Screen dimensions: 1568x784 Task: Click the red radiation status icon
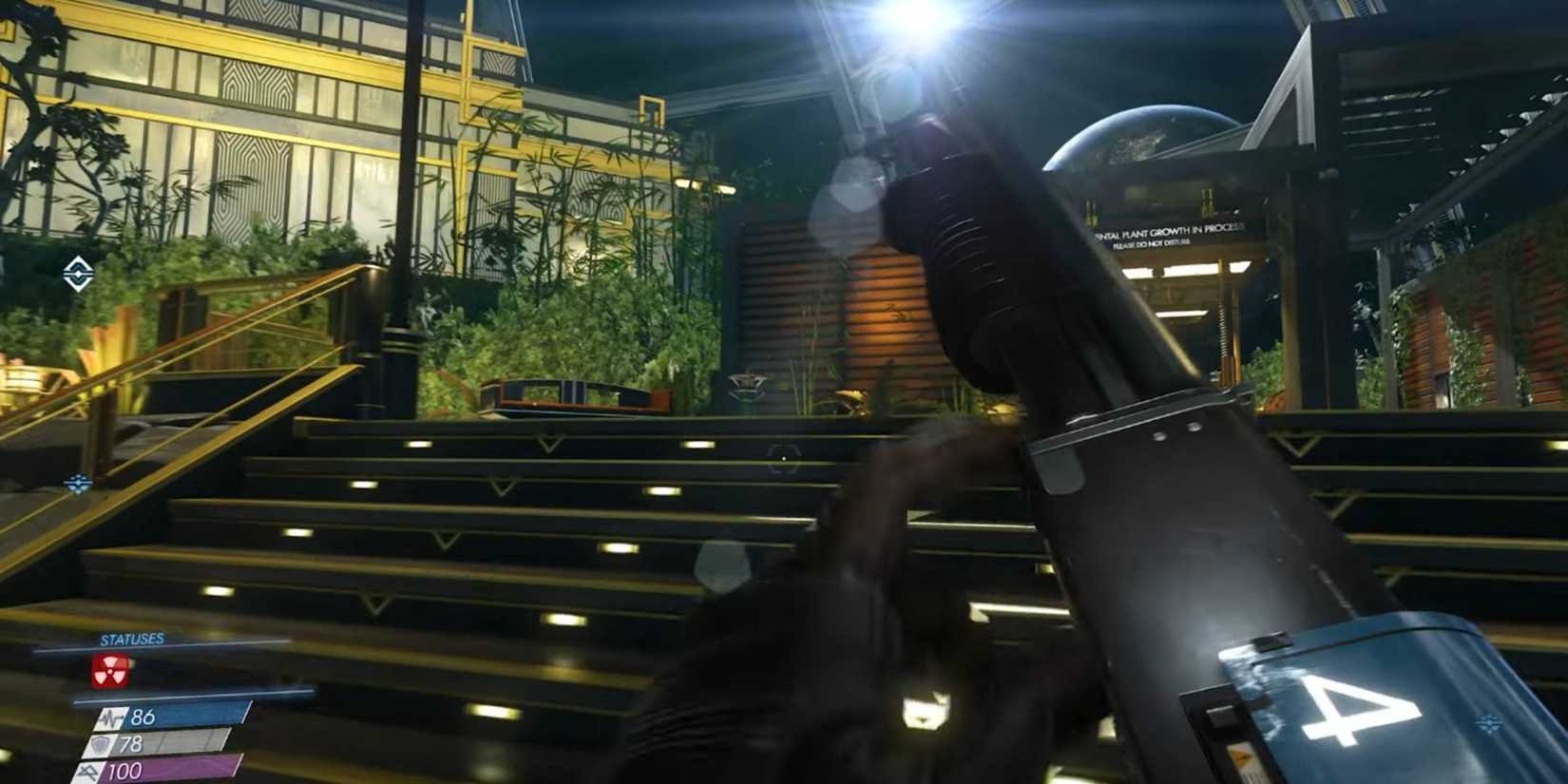pyautogui.click(x=110, y=672)
